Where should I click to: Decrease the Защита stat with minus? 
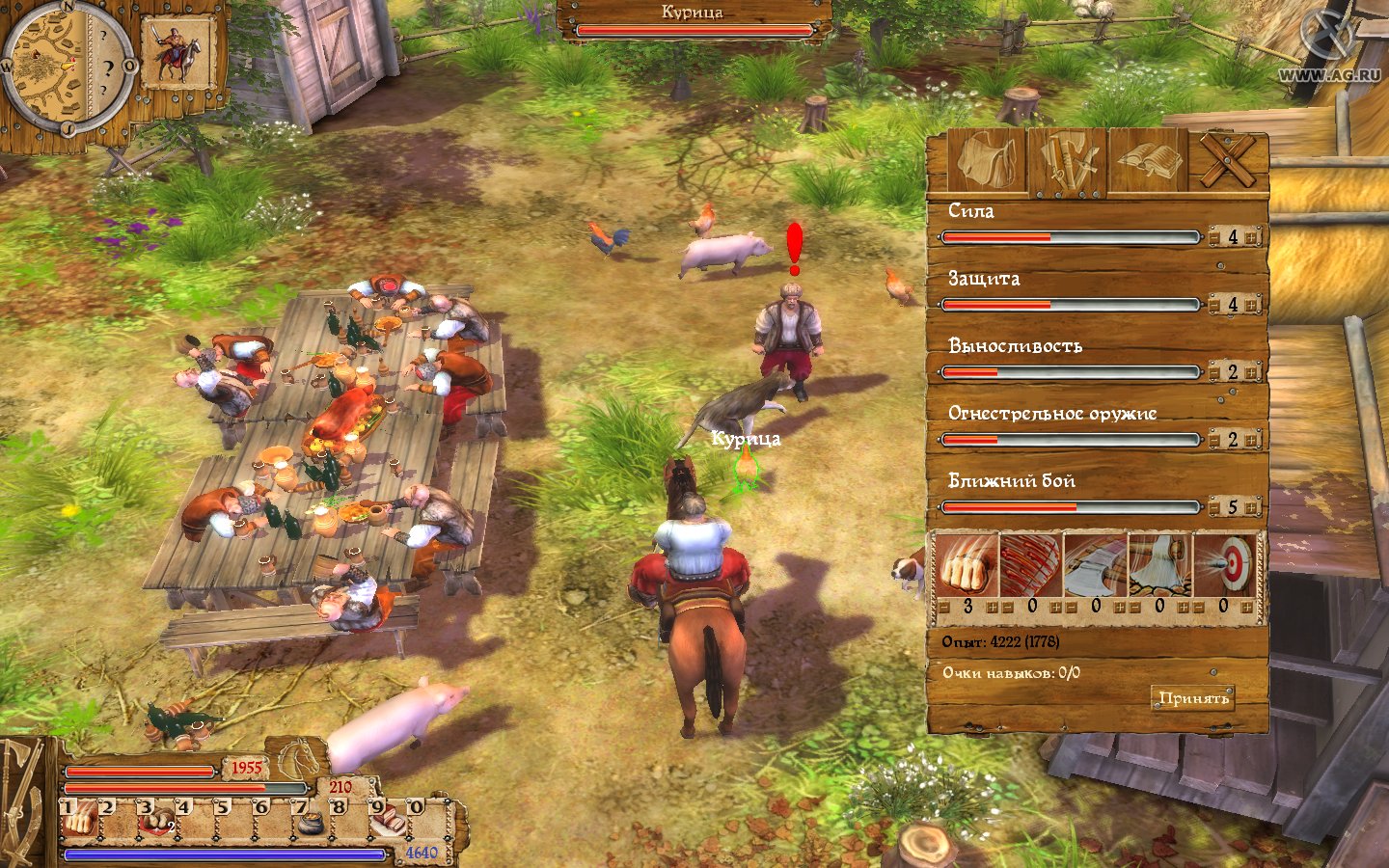(x=1214, y=305)
